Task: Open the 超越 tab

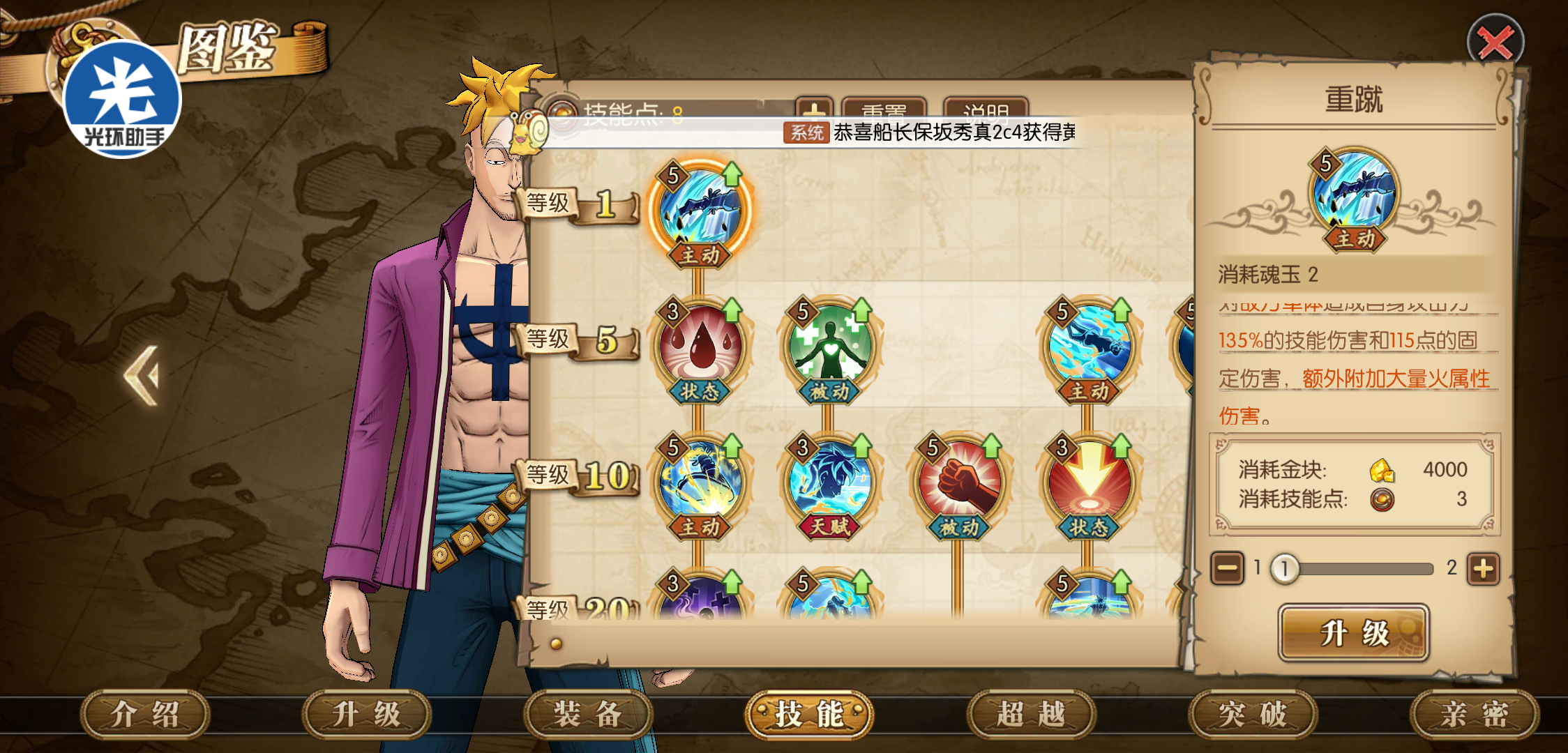Action: coord(1030,715)
